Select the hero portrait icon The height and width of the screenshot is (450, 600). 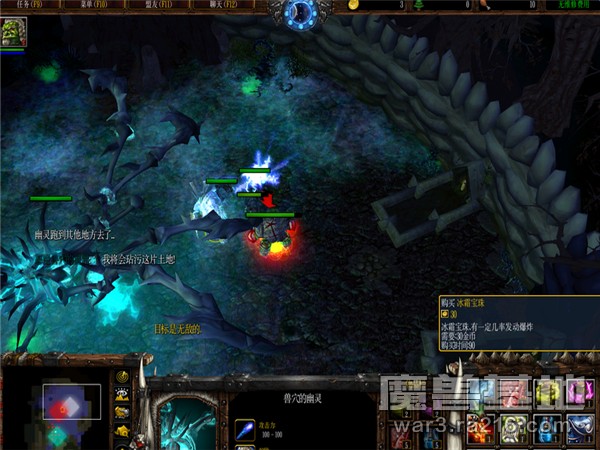(x=14, y=33)
